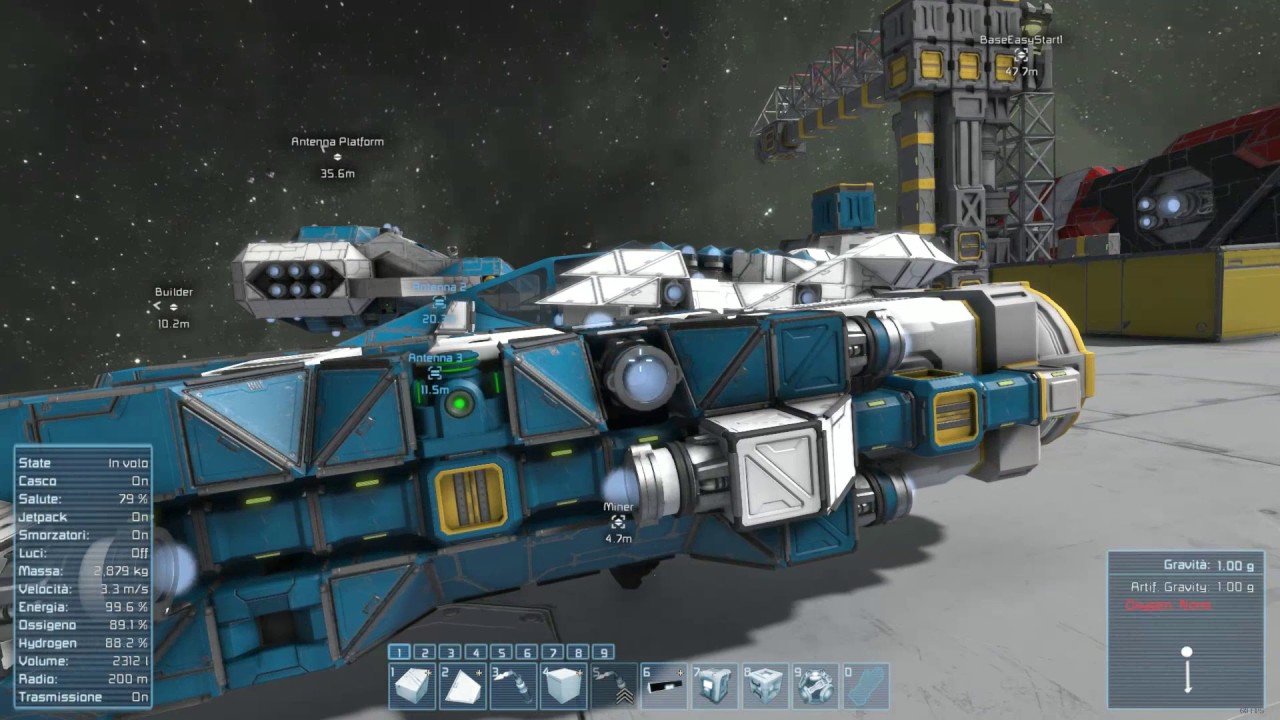Switch to toolbar page 2

coord(425,653)
